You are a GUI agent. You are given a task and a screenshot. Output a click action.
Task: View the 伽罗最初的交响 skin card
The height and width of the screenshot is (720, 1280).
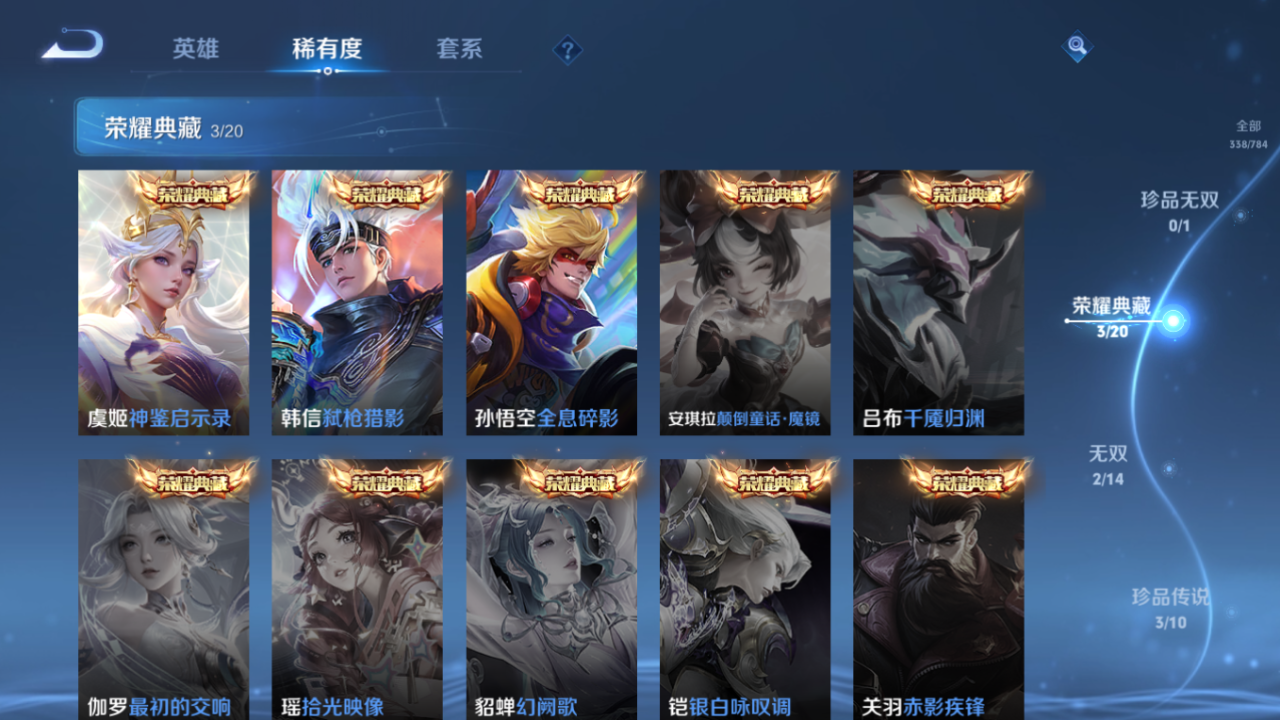coord(164,590)
